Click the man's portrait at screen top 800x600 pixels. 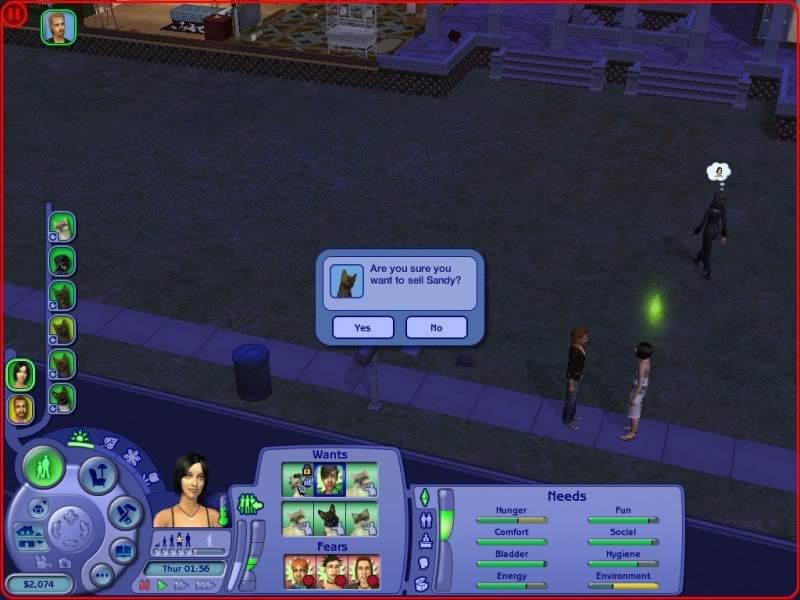click(58, 27)
